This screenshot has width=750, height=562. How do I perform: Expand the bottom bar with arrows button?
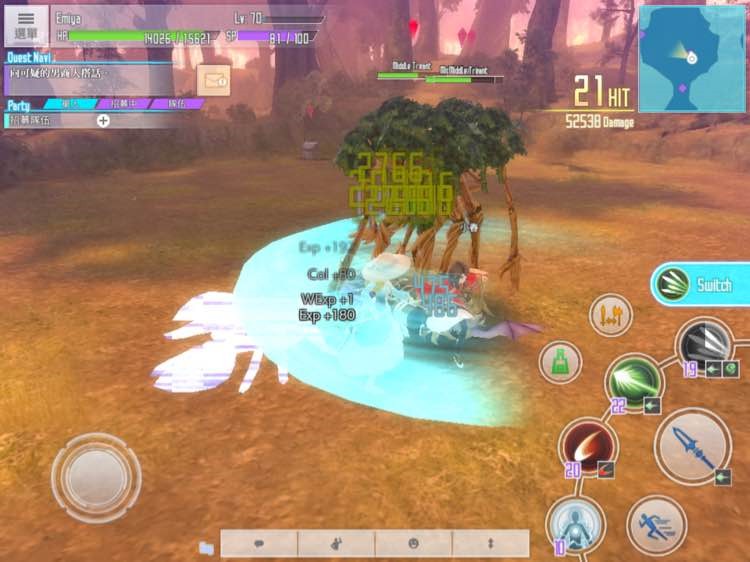[490, 544]
